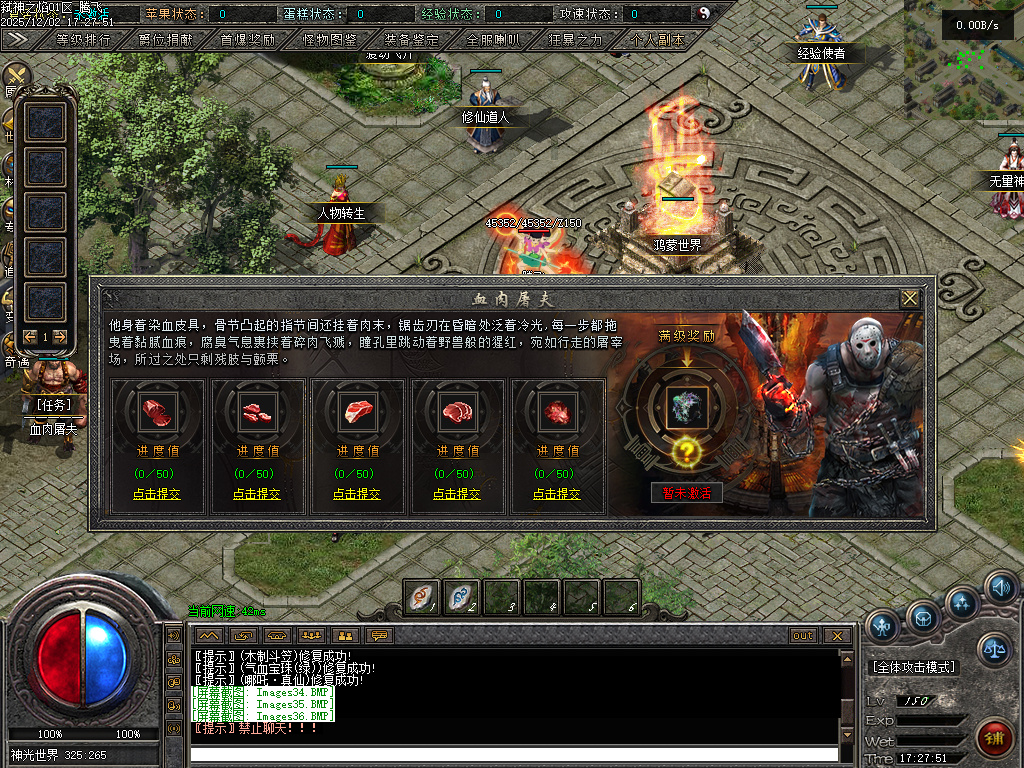Open the 首爆奖励 rewards menu
This screenshot has height=768, width=1024.
[x=248, y=41]
